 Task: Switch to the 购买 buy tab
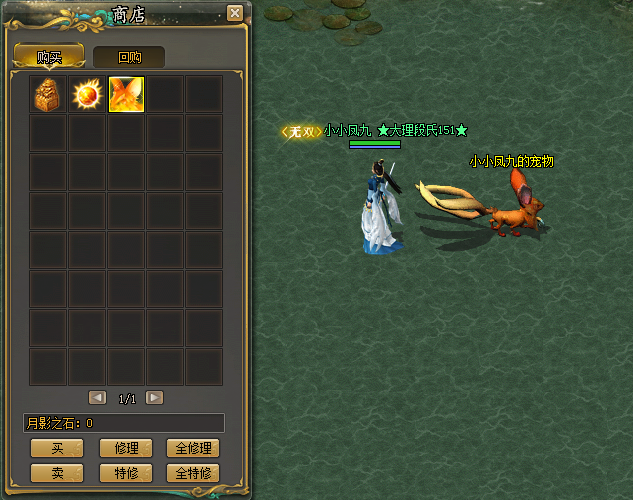click(x=49, y=57)
